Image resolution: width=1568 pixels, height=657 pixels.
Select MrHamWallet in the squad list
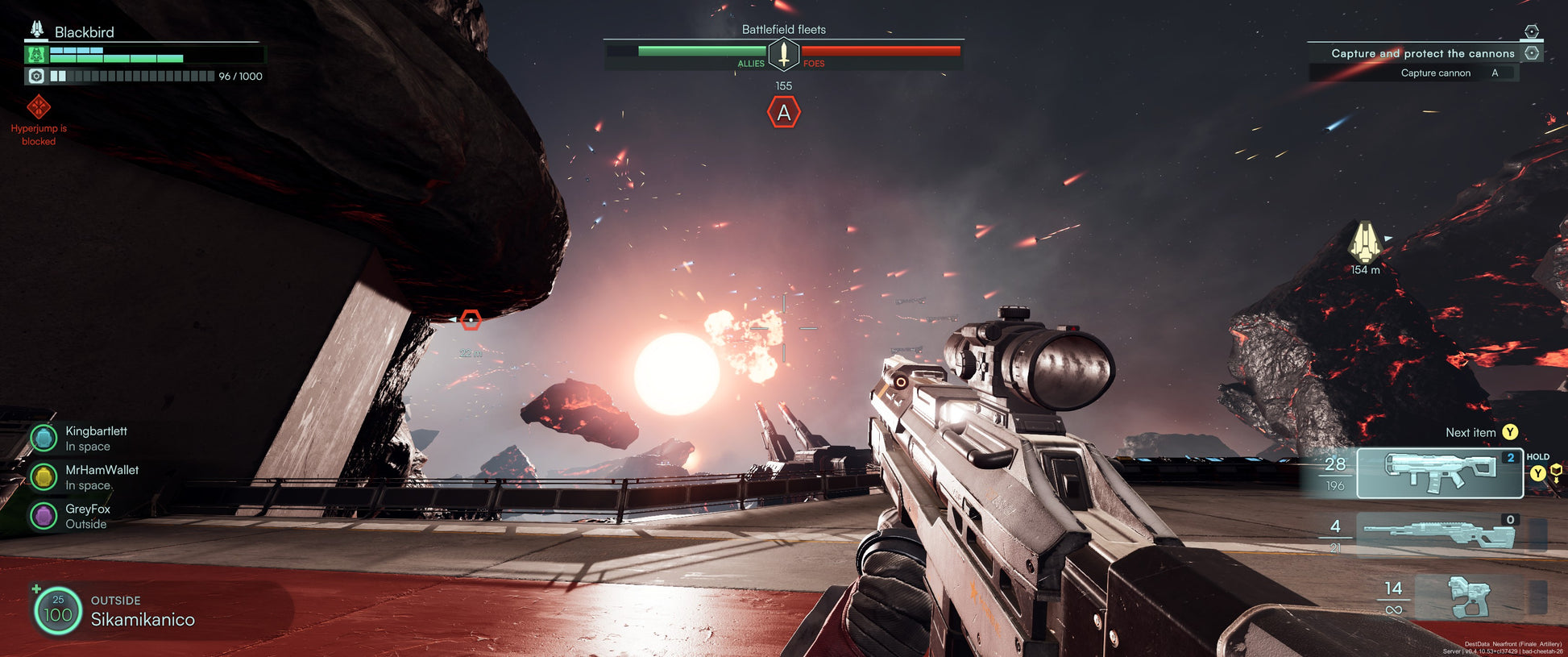(44, 477)
